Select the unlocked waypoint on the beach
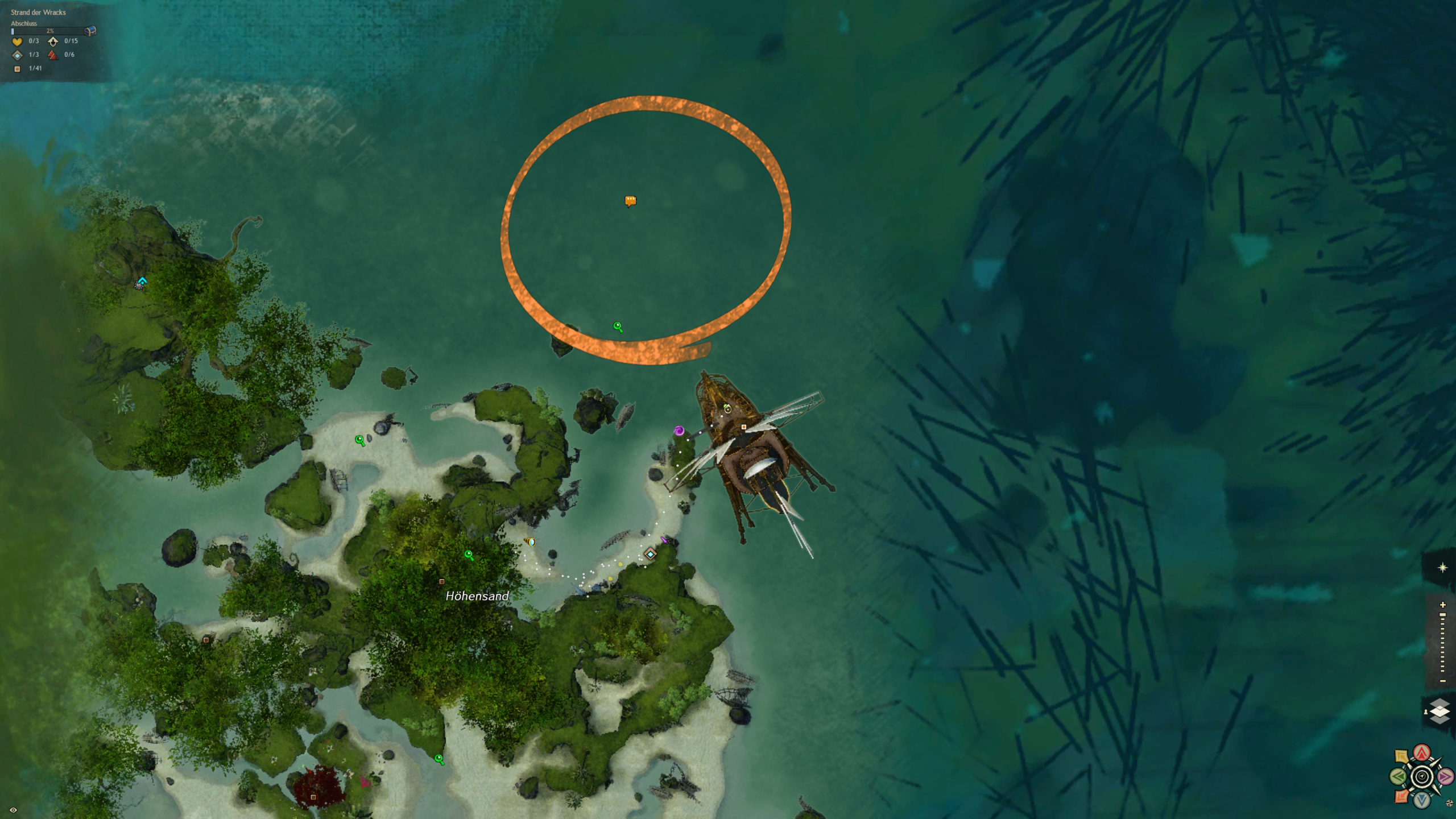Viewport: 1456px width, 819px height. click(x=650, y=554)
